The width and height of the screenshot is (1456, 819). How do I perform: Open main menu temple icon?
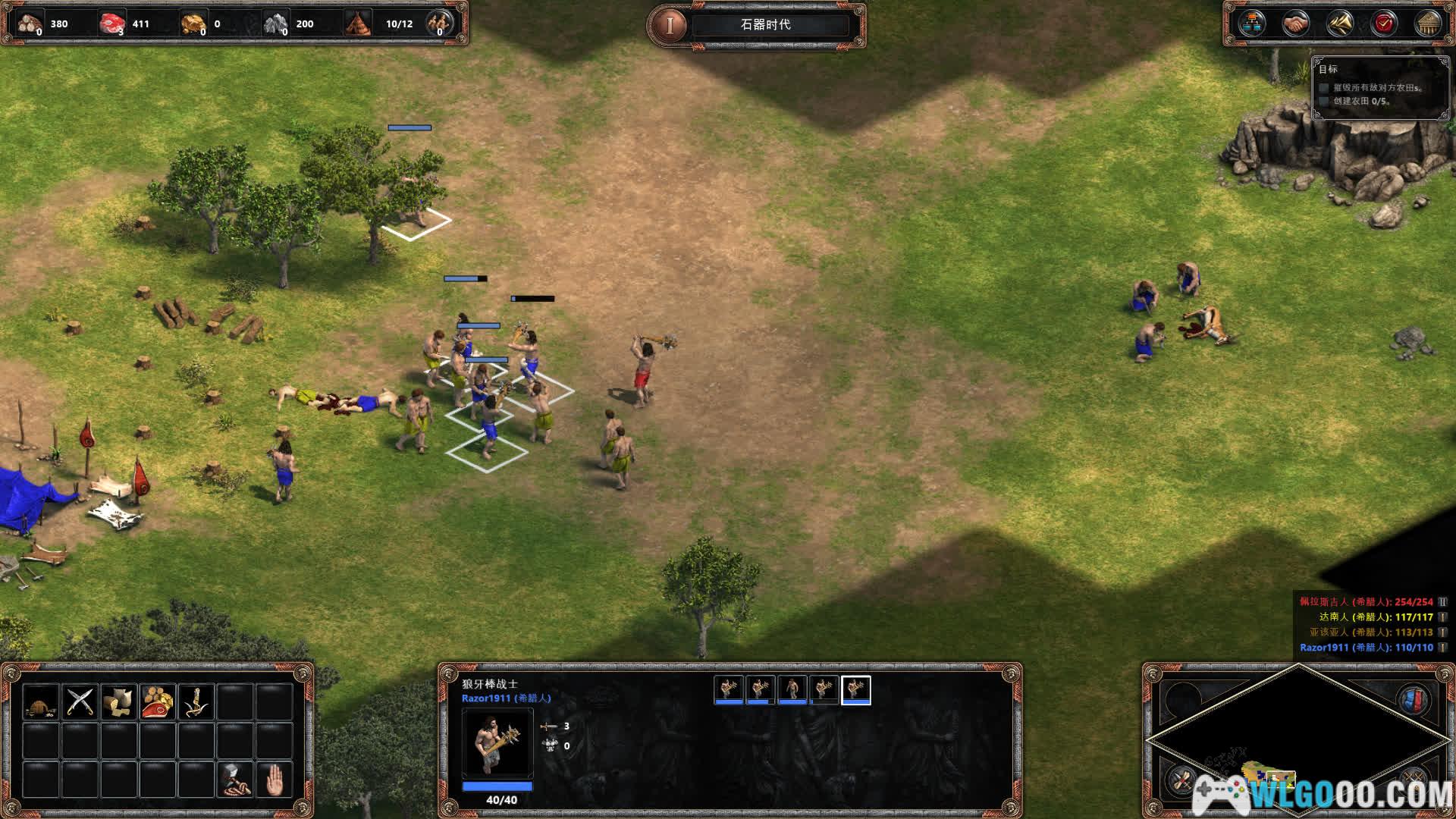pos(1429,24)
